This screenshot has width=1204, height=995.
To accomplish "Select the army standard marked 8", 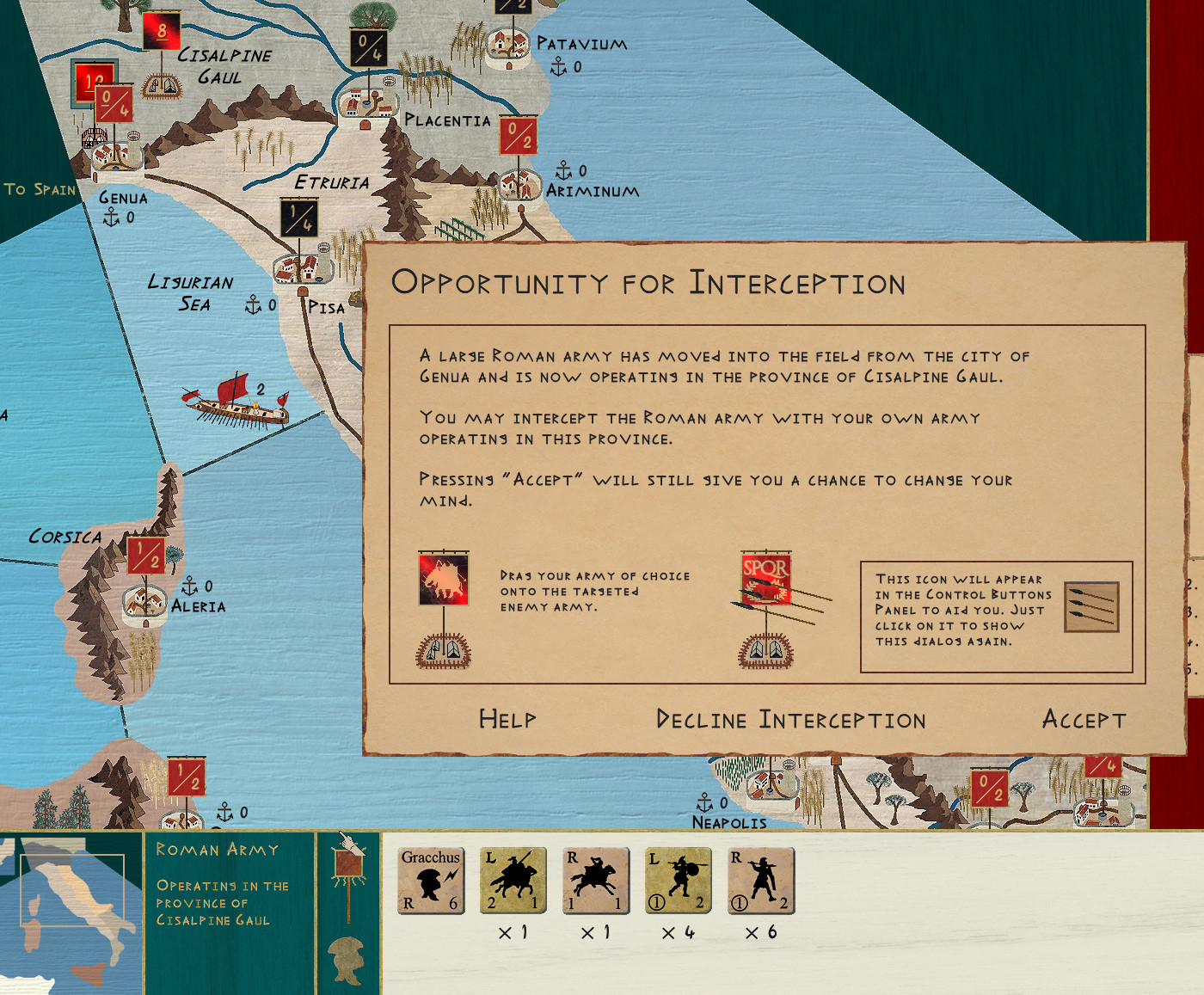I will (x=161, y=32).
